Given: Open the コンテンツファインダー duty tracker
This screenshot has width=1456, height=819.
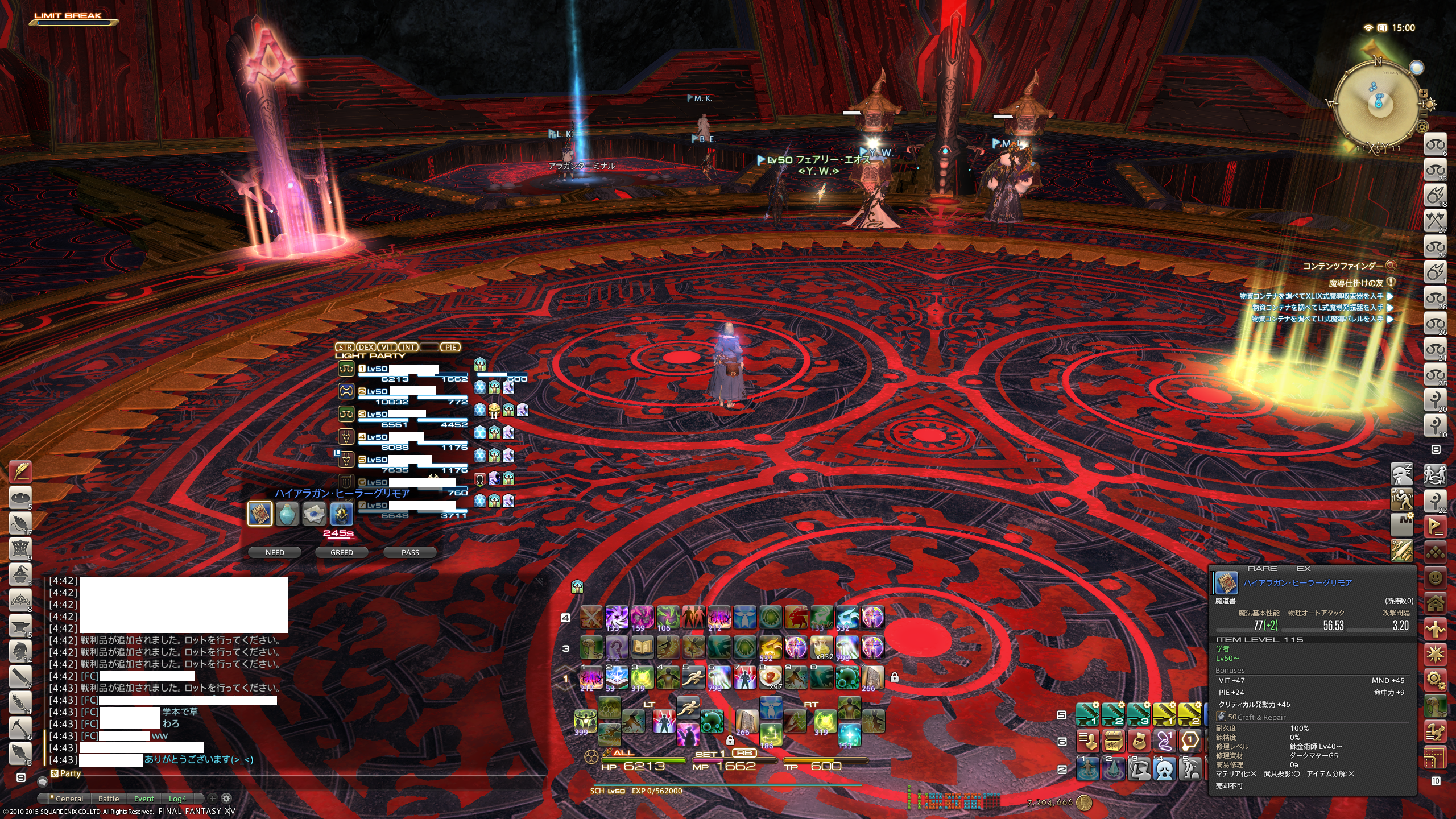Looking at the screenshot, I should (1342, 266).
